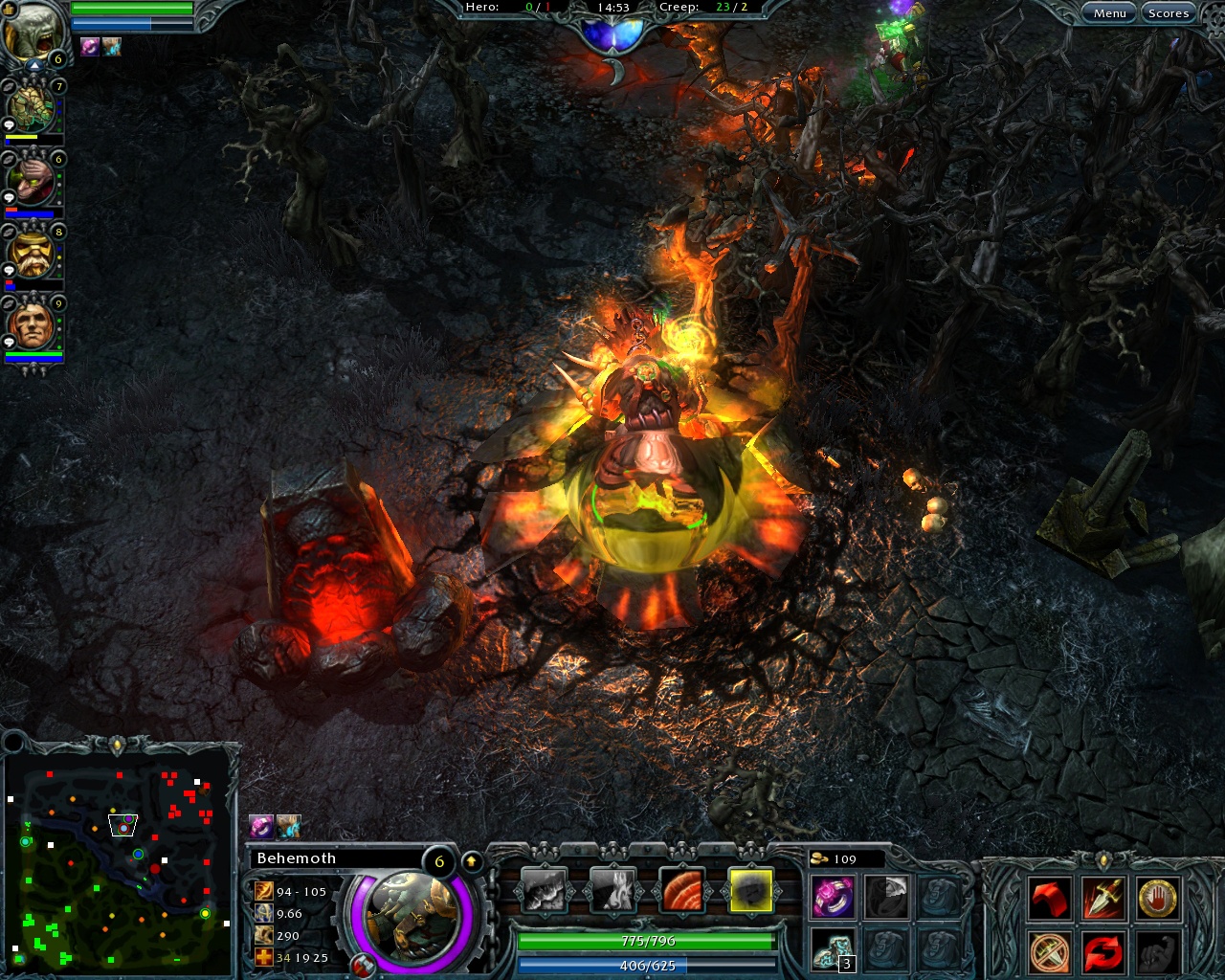Select Stop Attack (crossed-out dagger icon)
The image size is (1225, 980).
tap(1049, 952)
